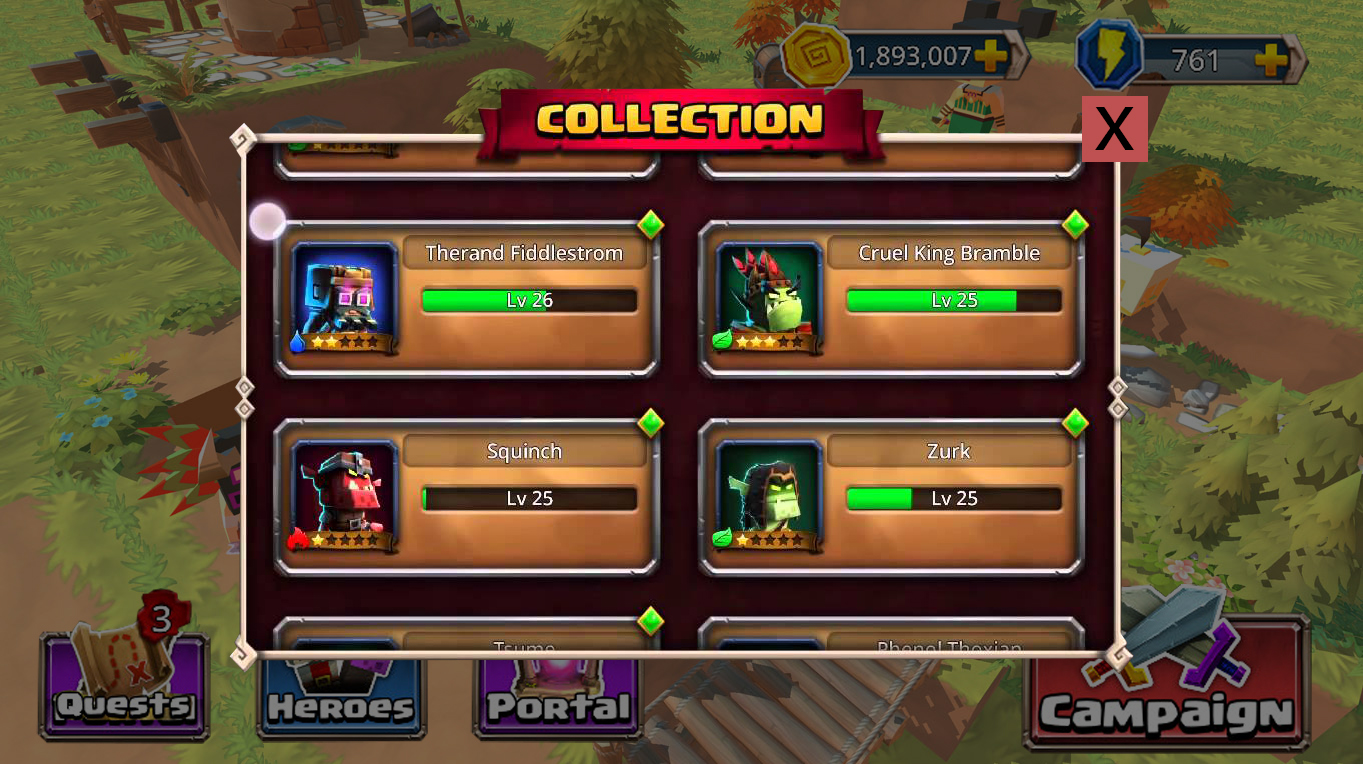Viewport: 1363px width, 764px height.
Task: Choose the Cruel King Bramble hero card
Action: tap(890, 298)
